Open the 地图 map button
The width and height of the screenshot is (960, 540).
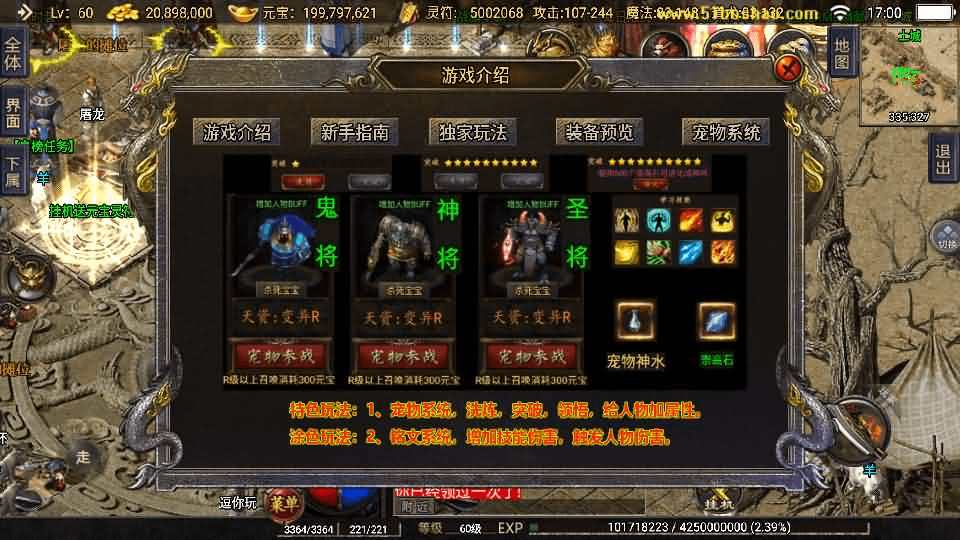pos(842,52)
